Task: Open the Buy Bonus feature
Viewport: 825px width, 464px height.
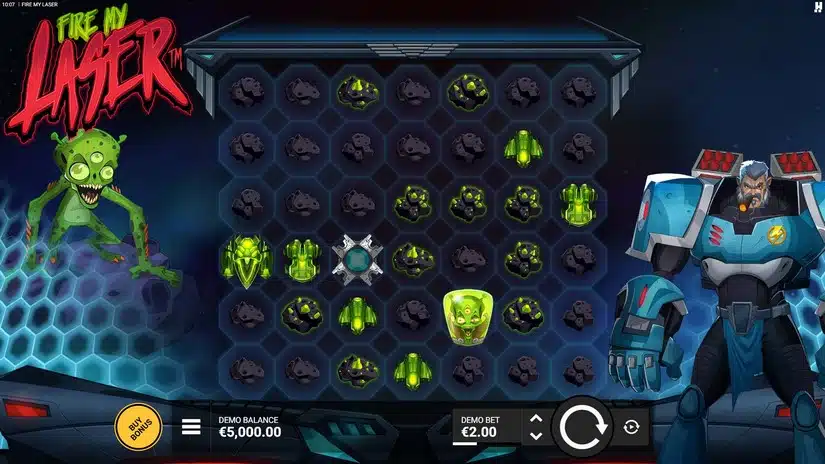Action: (139, 427)
